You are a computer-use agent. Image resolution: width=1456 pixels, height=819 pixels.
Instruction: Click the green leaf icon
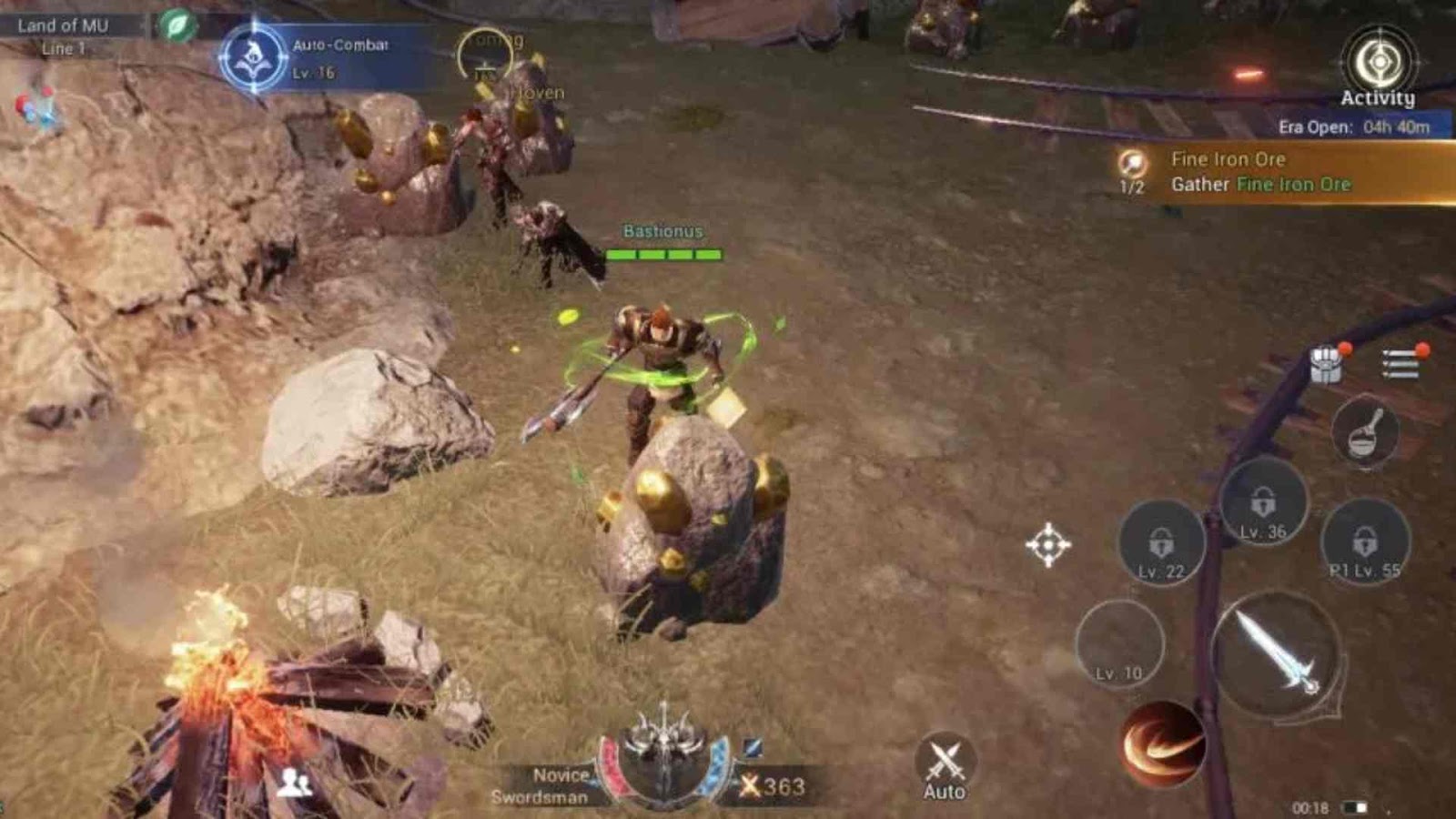[x=177, y=25]
